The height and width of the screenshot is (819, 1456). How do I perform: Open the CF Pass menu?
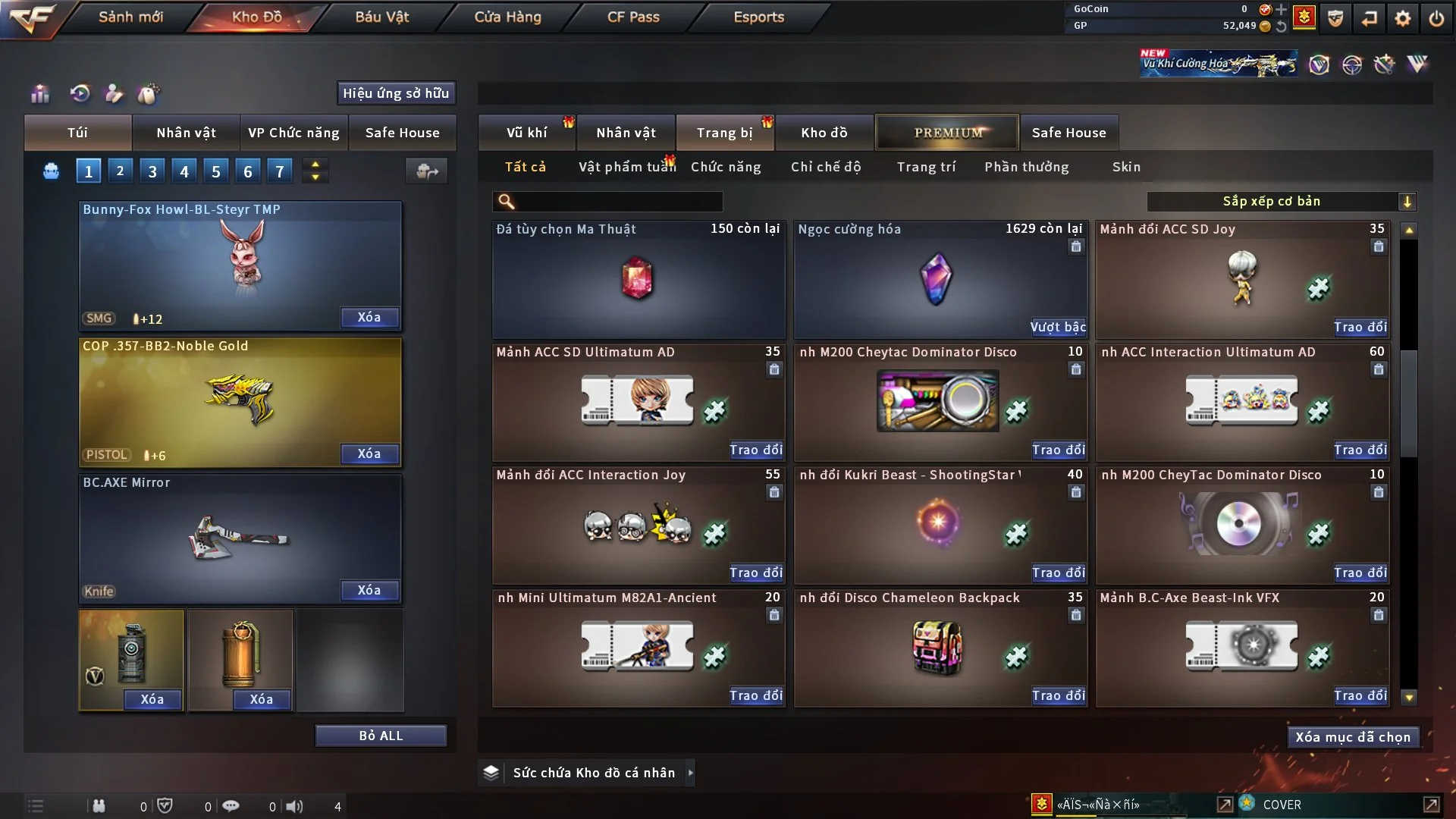click(633, 17)
